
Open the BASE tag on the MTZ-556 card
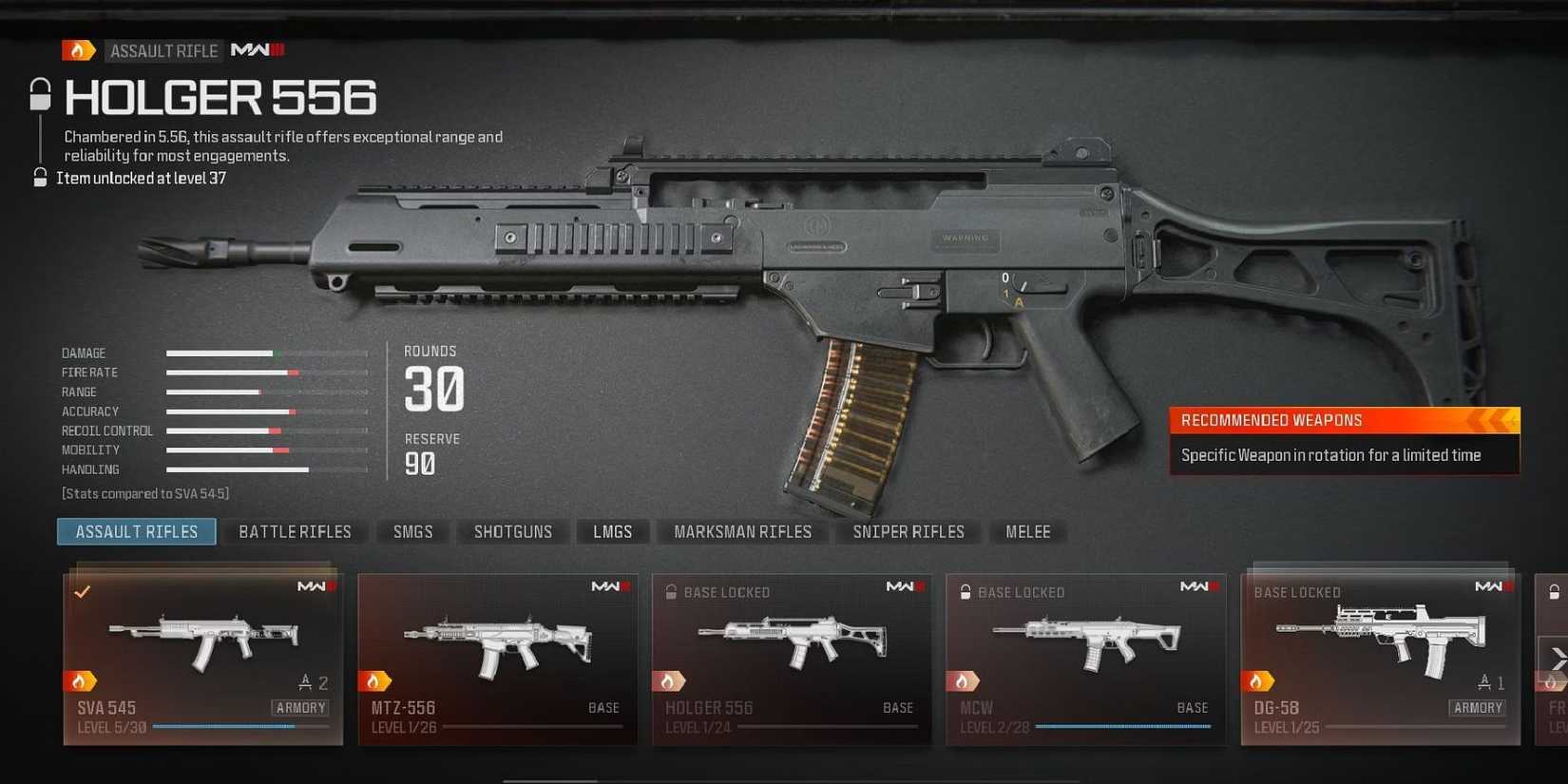[x=604, y=707]
